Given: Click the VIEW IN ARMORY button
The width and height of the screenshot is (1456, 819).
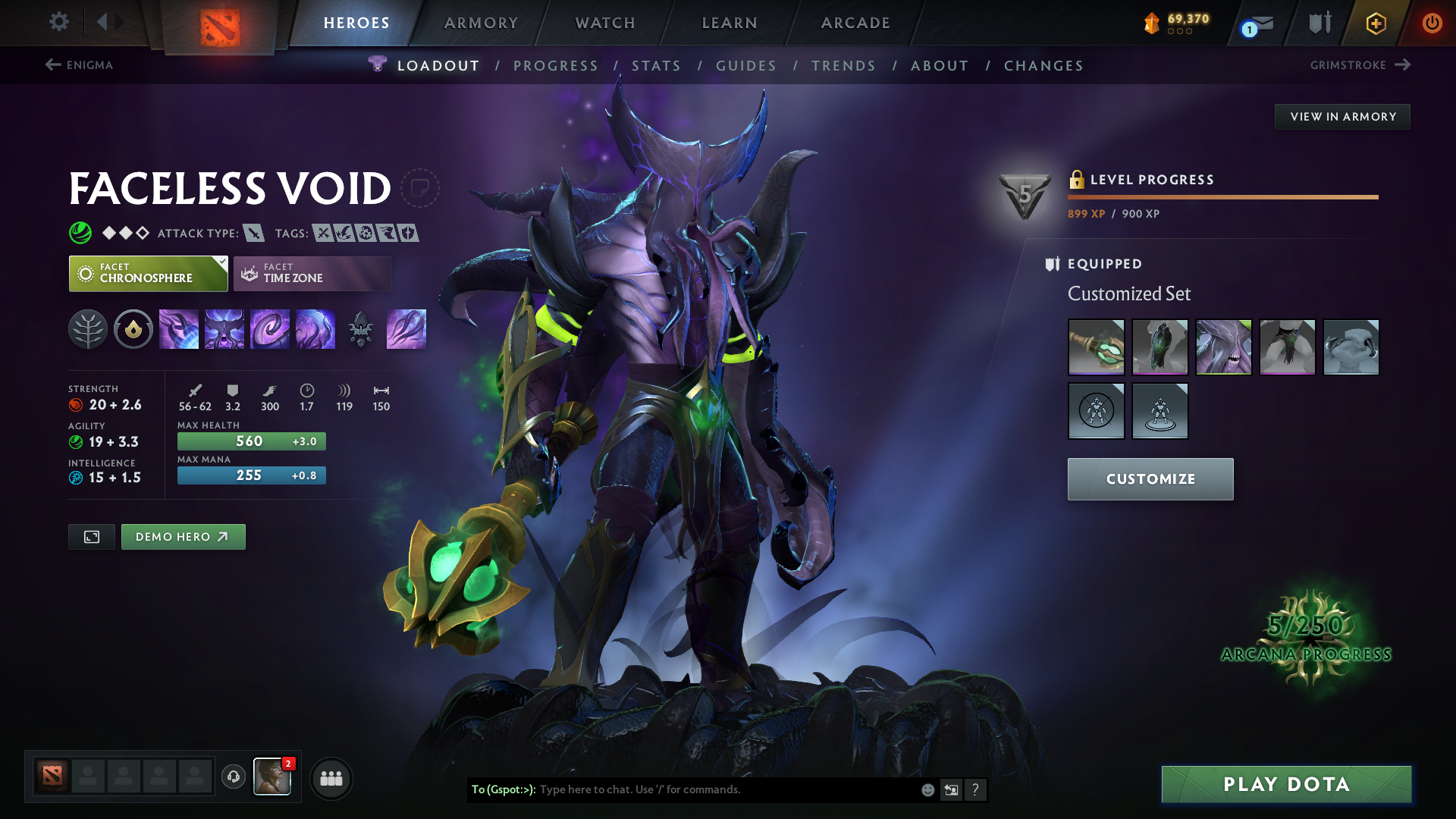Looking at the screenshot, I should pyautogui.click(x=1342, y=116).
